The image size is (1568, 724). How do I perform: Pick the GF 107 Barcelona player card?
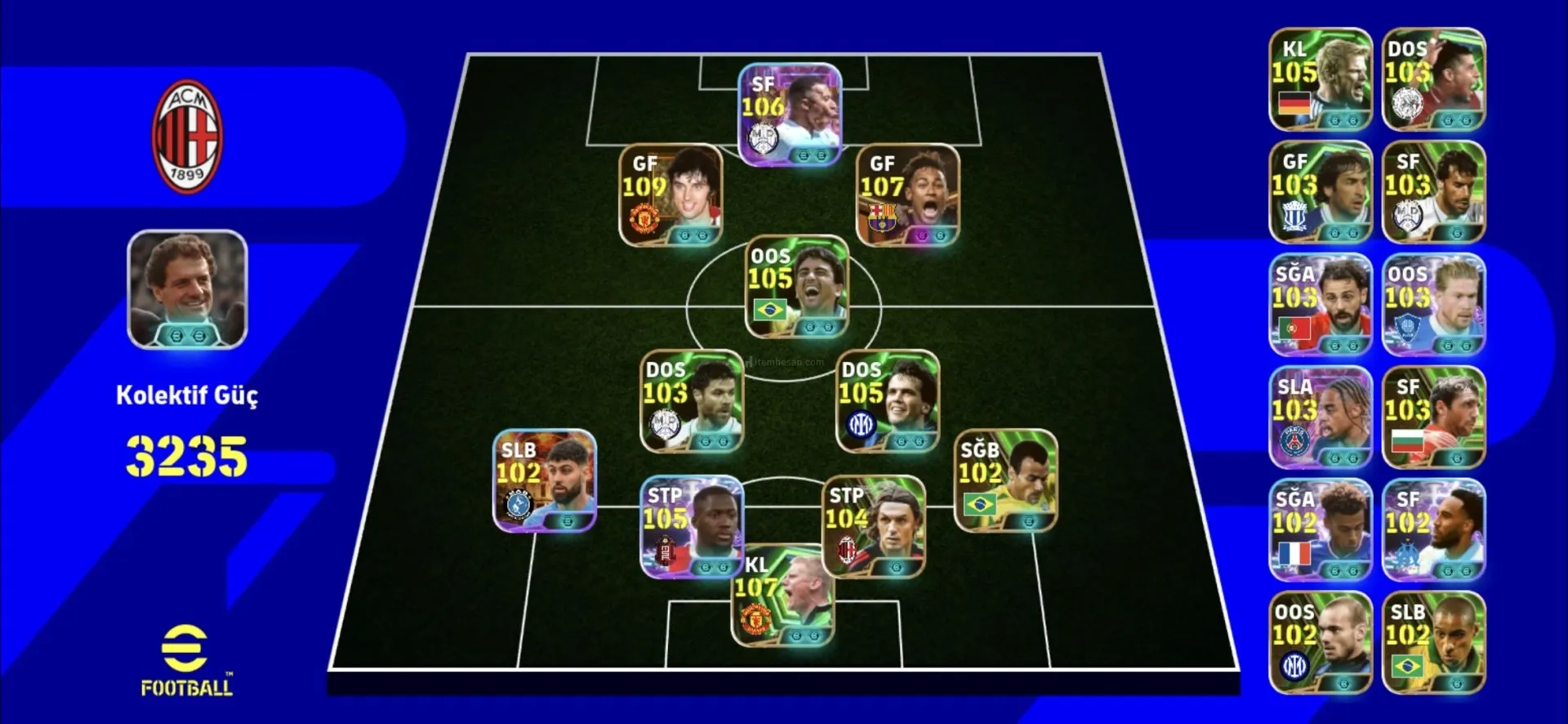[907, 195]
